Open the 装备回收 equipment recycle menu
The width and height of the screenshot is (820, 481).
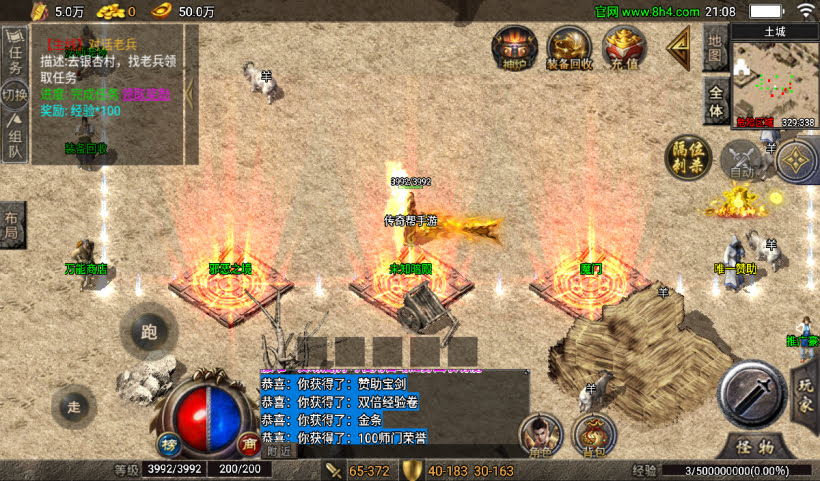coord(570,48)
